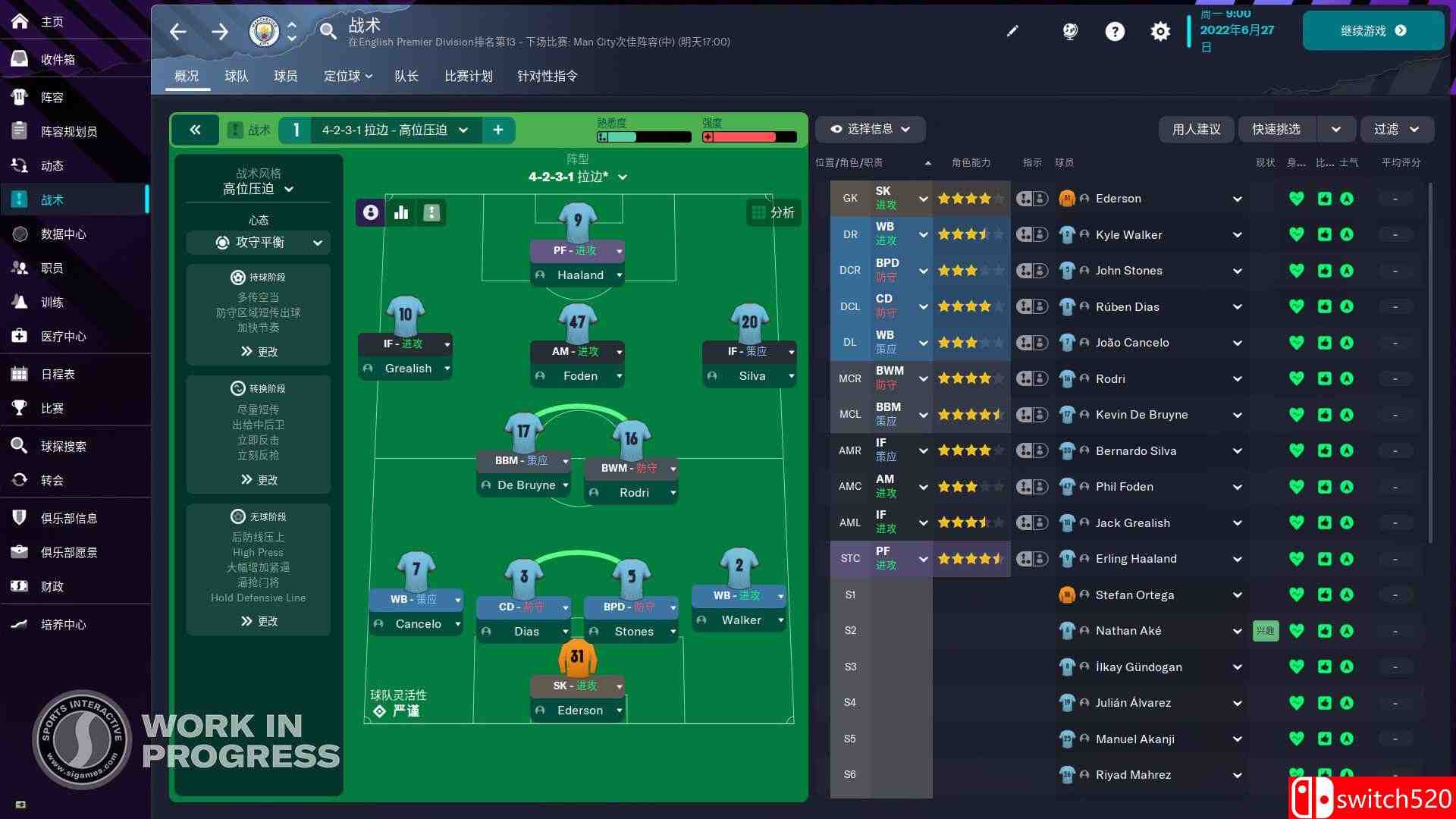The height and width of the screenshot is (819, 1456).
Task: Open the 球探搜索 scouting sidebar icon
Action: pos(19,446)
